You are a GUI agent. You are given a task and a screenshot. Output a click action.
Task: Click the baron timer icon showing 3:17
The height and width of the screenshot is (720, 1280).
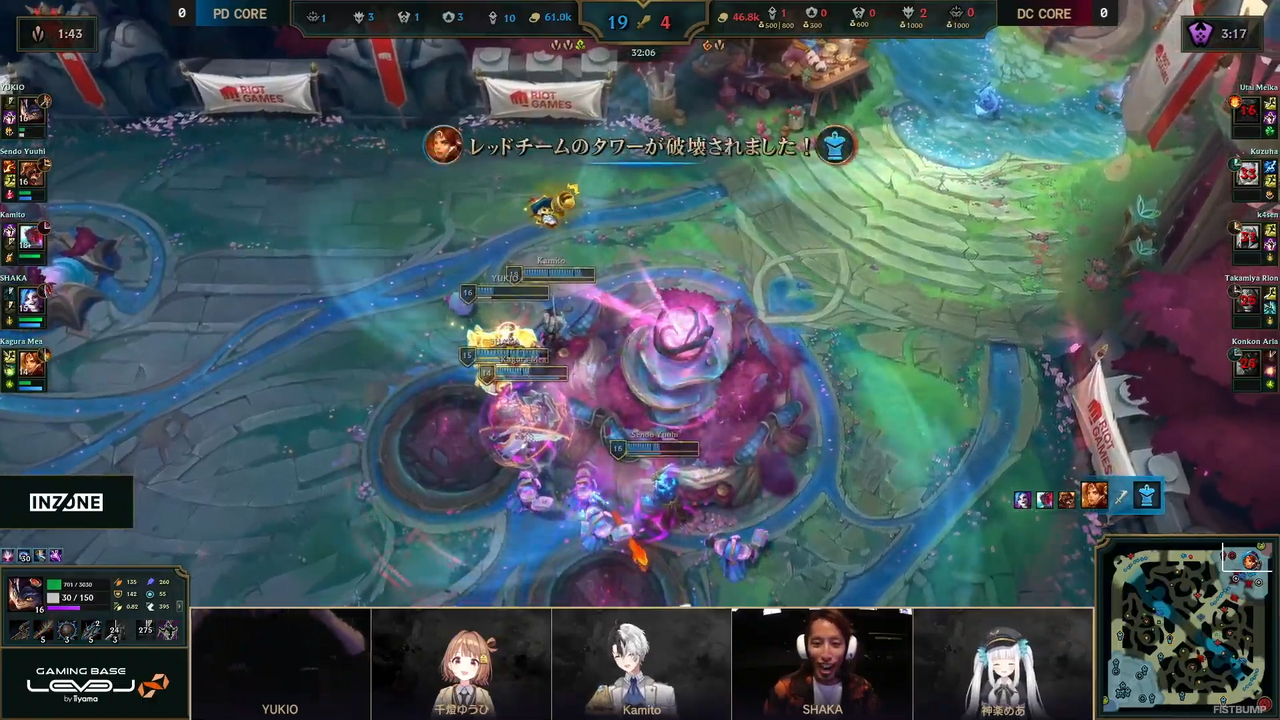point(1199,34)
